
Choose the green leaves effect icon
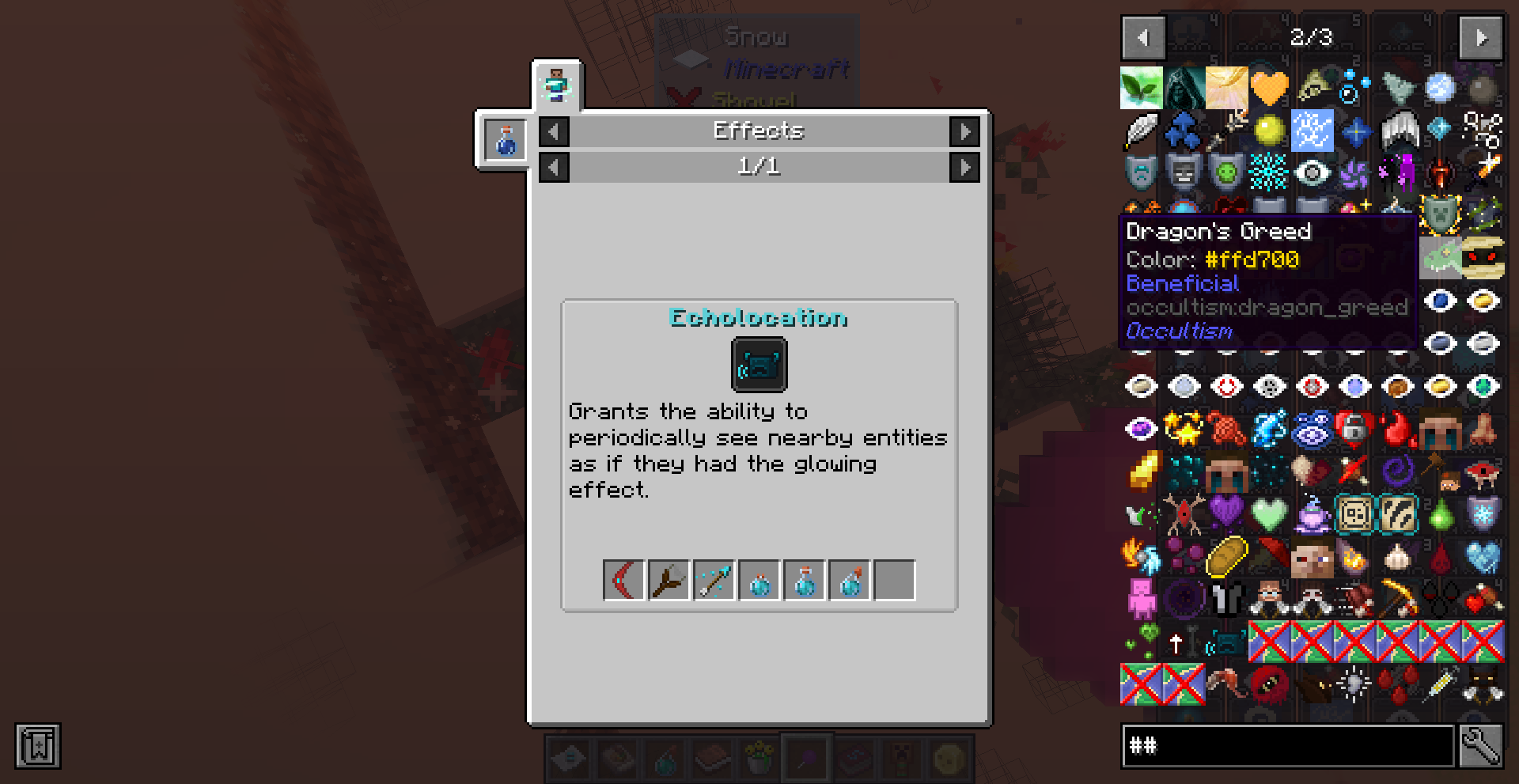pyautogui.click(x=1141, y=87)
